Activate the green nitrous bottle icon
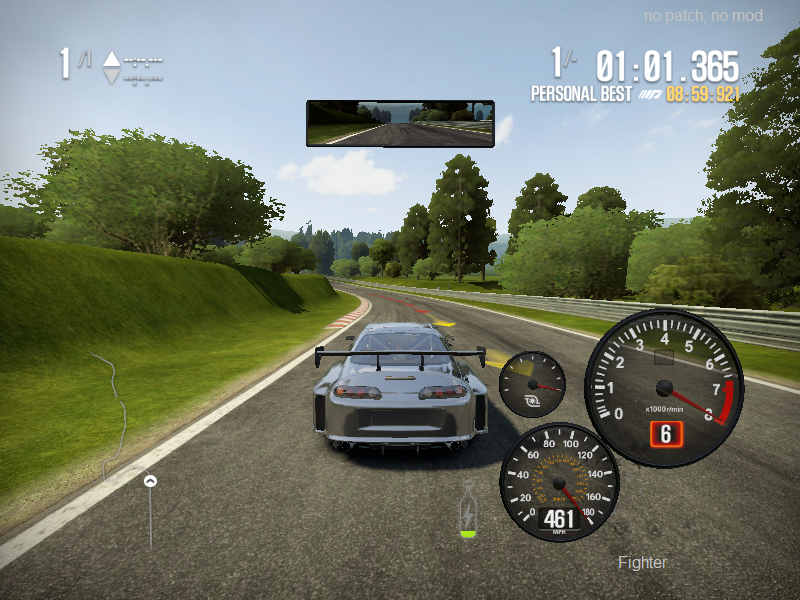The image size is (800, 600). [x=467, y=517]
